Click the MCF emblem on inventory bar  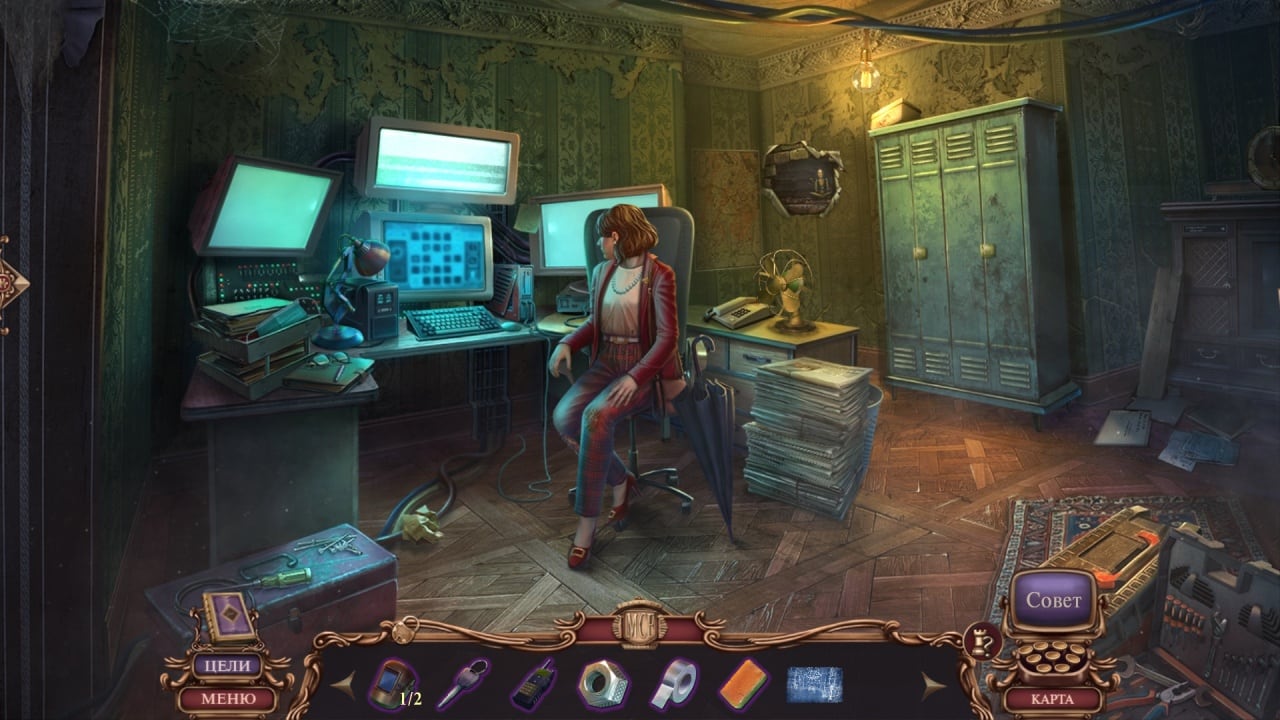[639, 623]
